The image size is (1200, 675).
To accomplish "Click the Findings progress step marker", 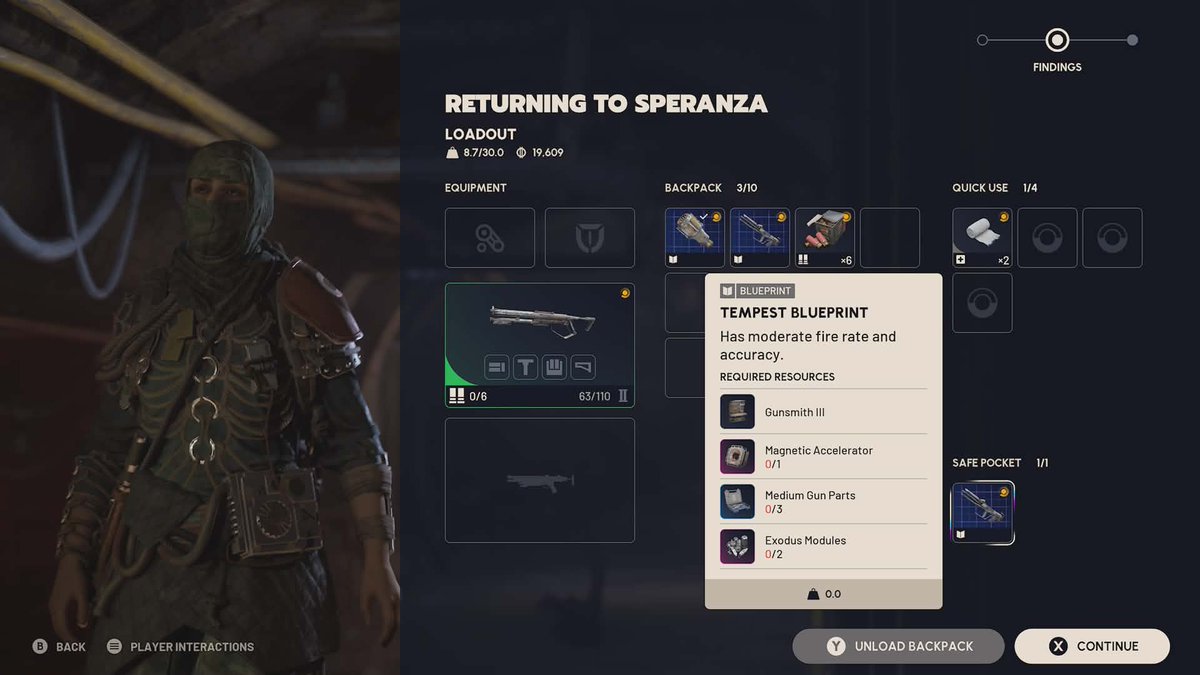I will pyautogui.click(x=1057, y=41).
